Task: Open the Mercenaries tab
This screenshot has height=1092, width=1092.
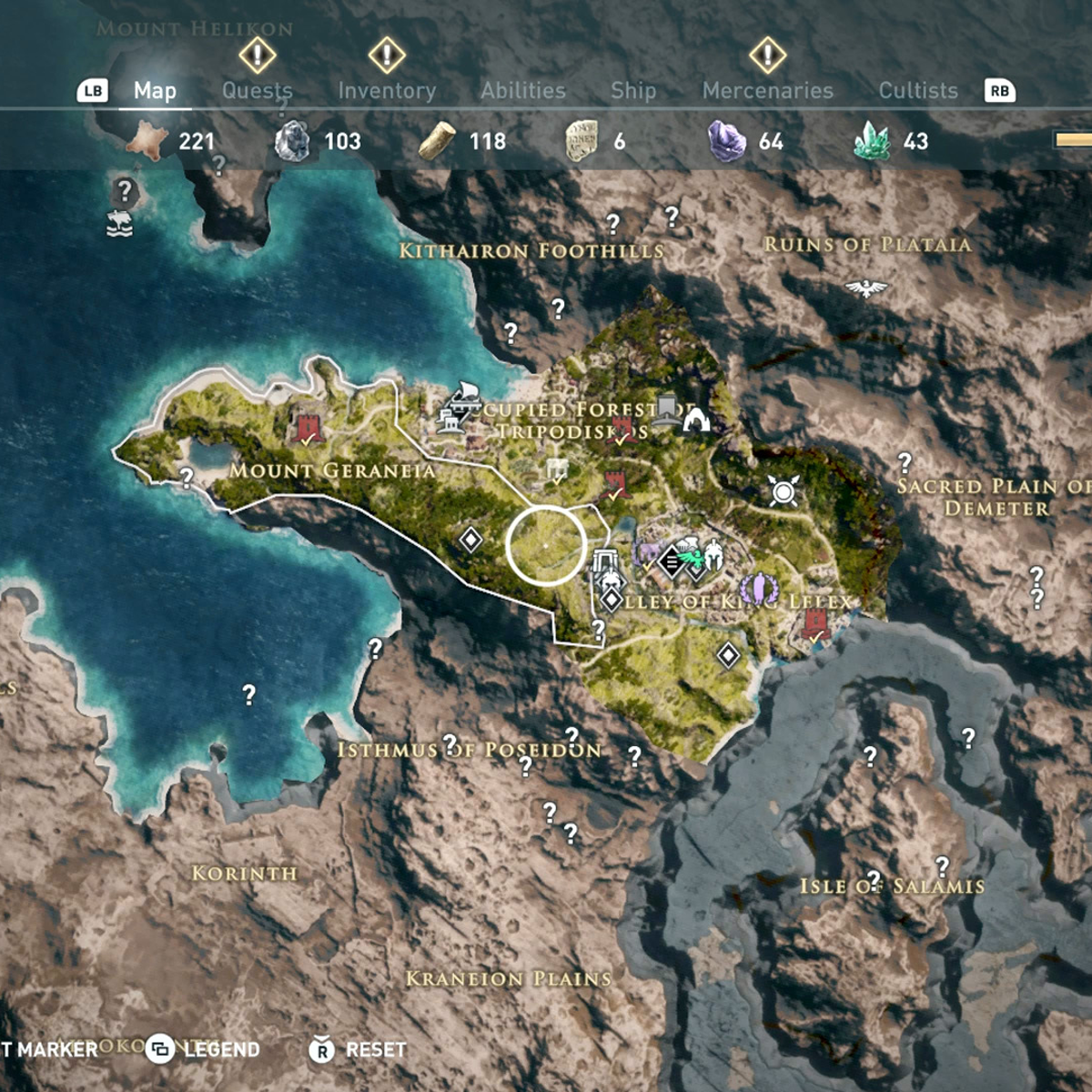Action: click(768, 90)
